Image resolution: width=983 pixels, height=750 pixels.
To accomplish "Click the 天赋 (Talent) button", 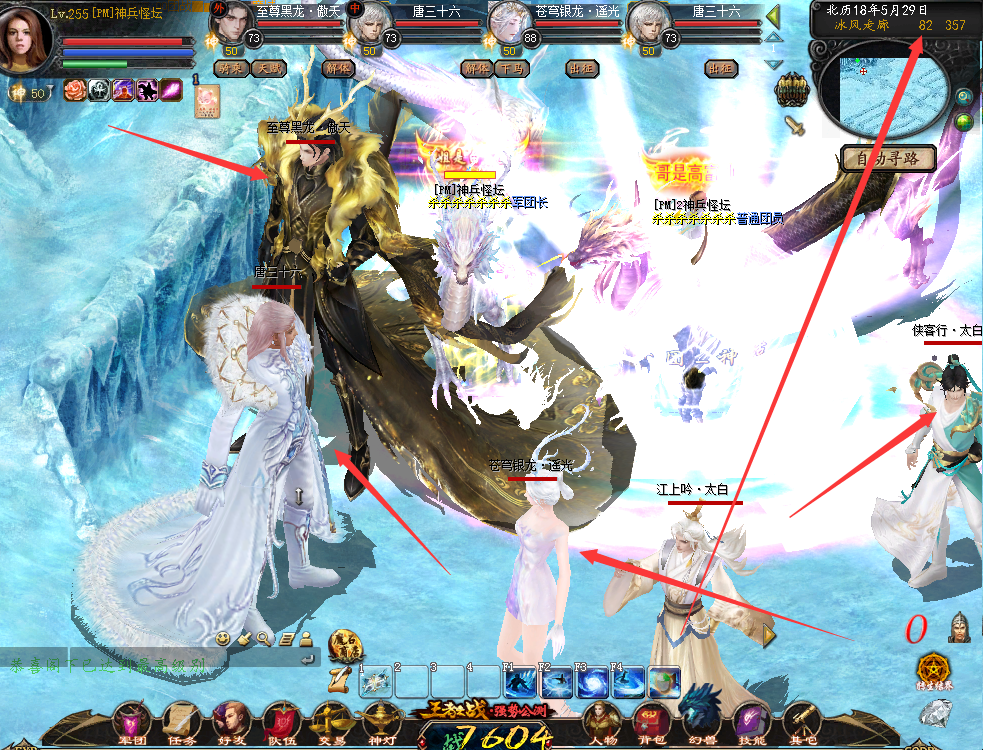I will [x=267, y=69].
